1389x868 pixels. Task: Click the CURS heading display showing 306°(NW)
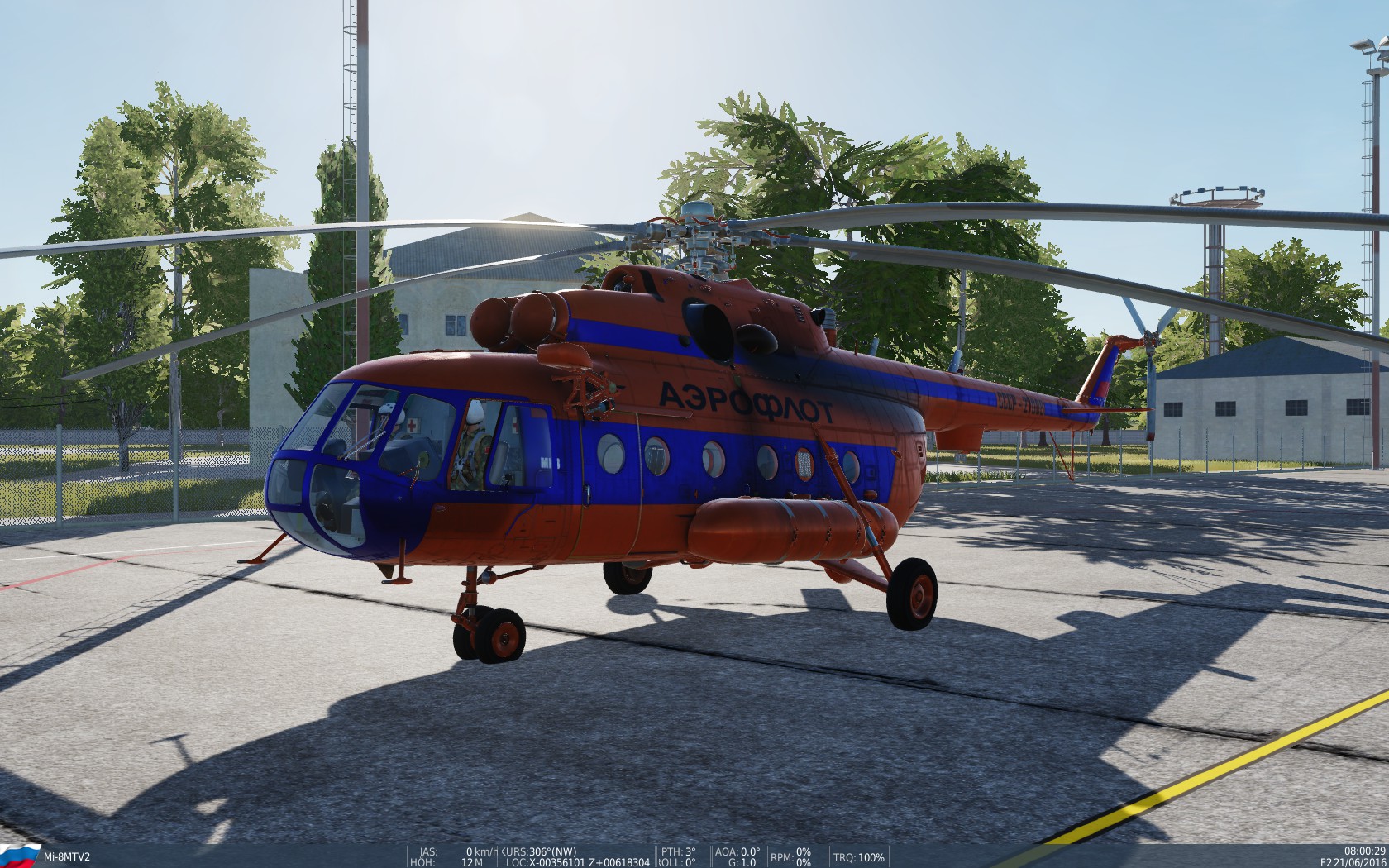537,852
